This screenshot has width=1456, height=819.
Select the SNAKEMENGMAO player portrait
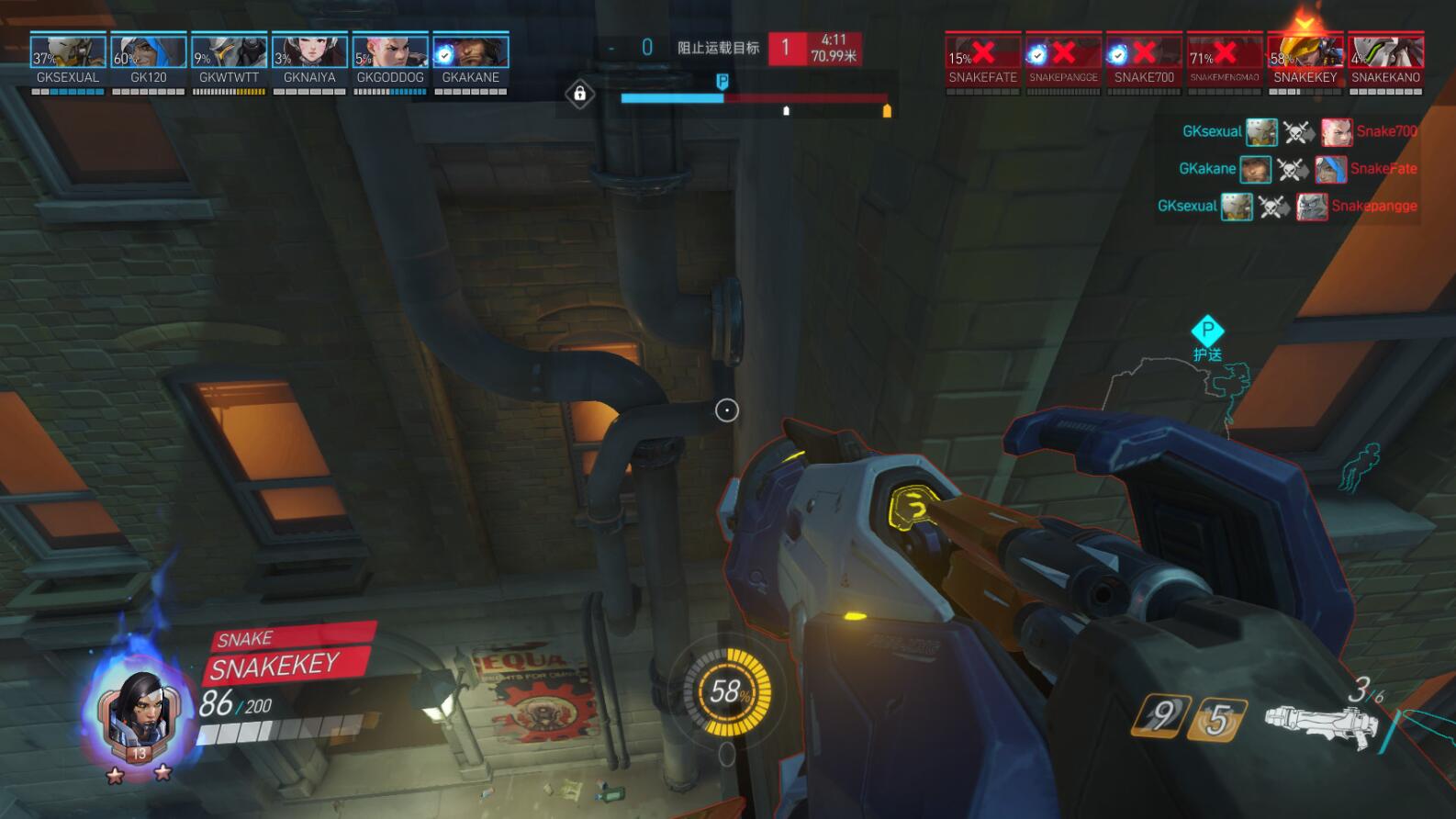pyautogui.click(x=1225, y=52)
